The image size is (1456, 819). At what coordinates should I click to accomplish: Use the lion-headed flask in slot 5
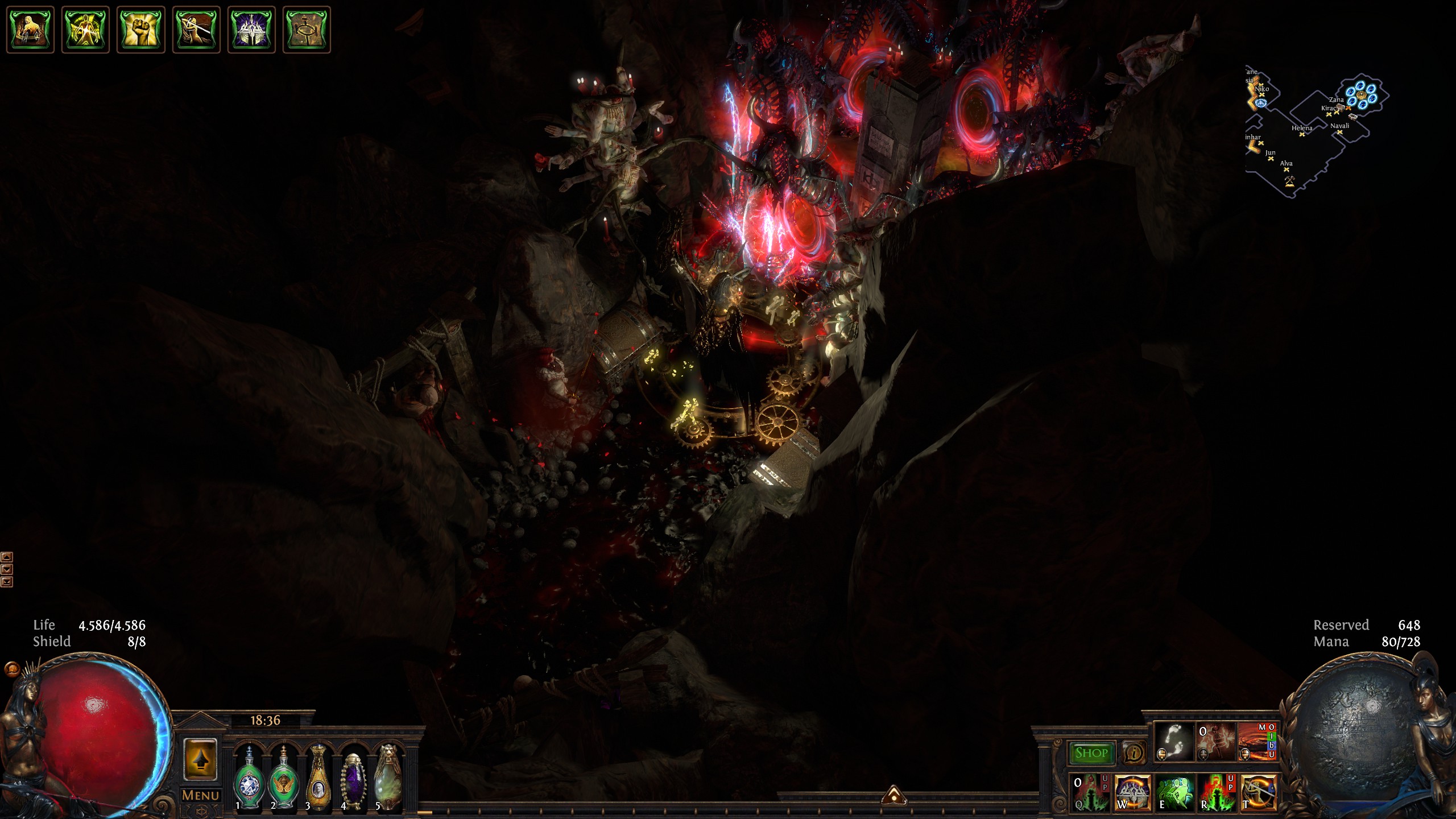click(388, 777)
